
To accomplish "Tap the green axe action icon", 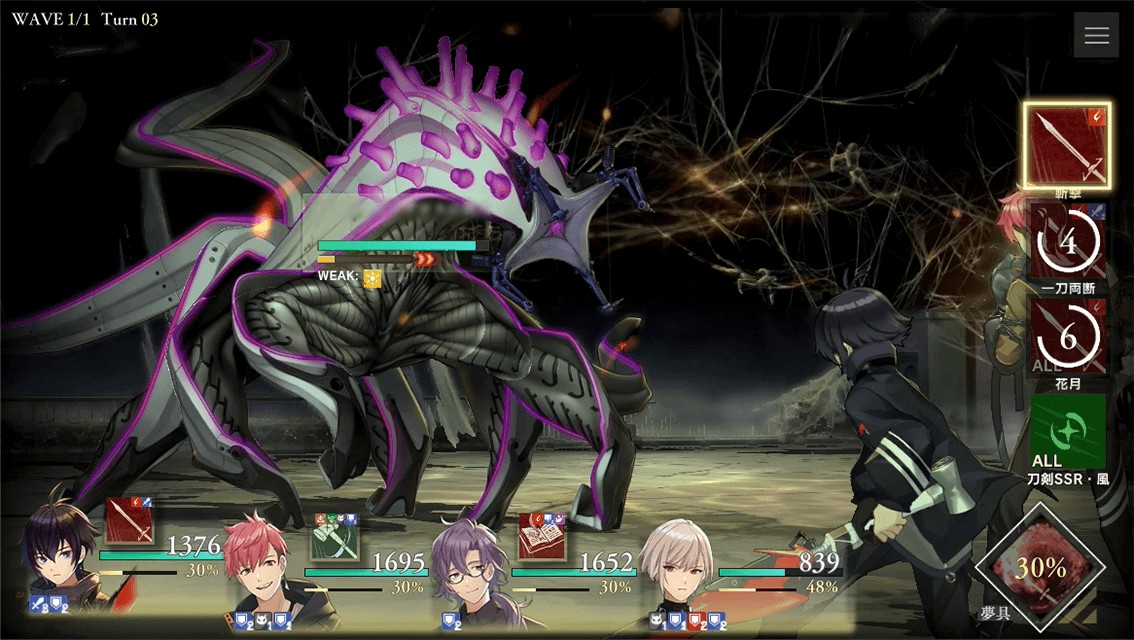I will 335,535.
